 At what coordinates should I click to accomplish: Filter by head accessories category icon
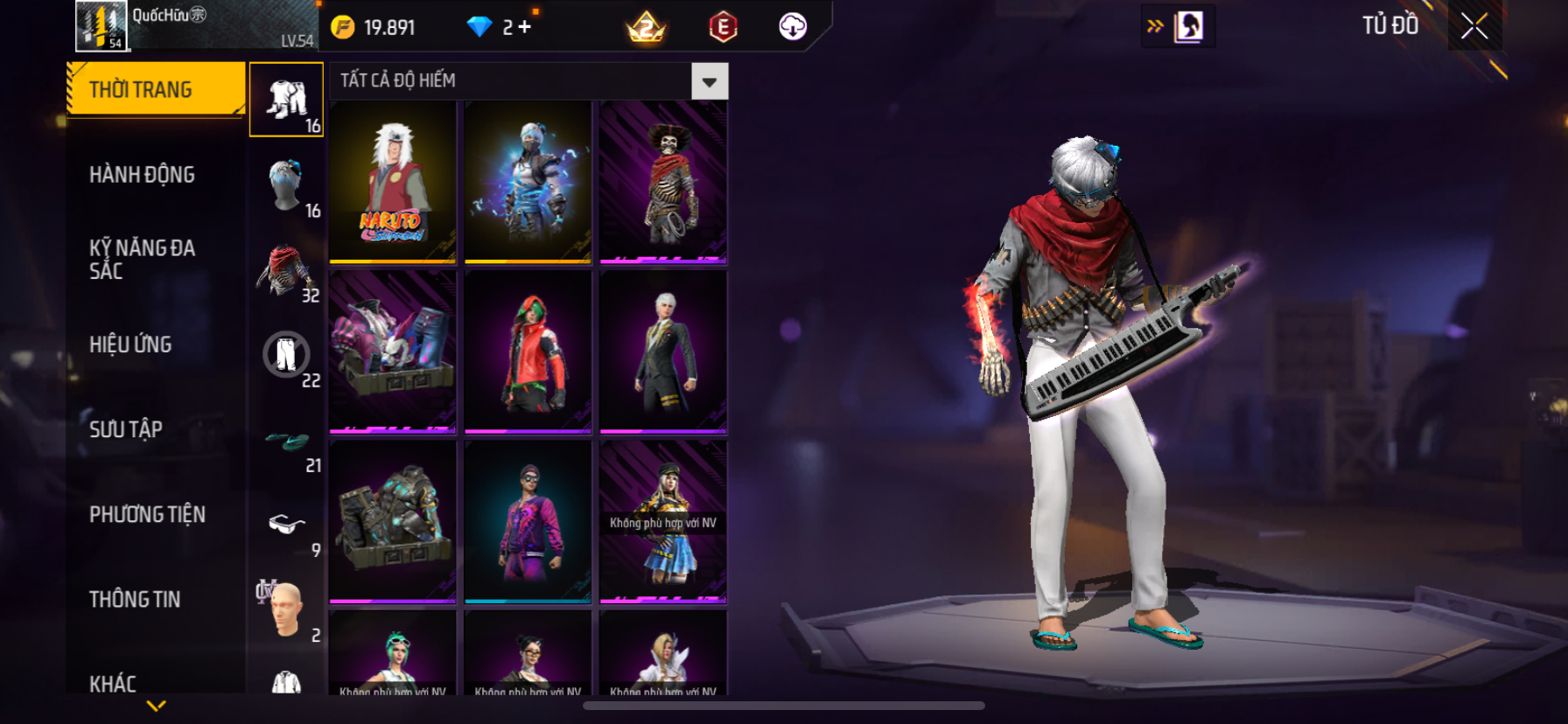click(x=286, y=184)
